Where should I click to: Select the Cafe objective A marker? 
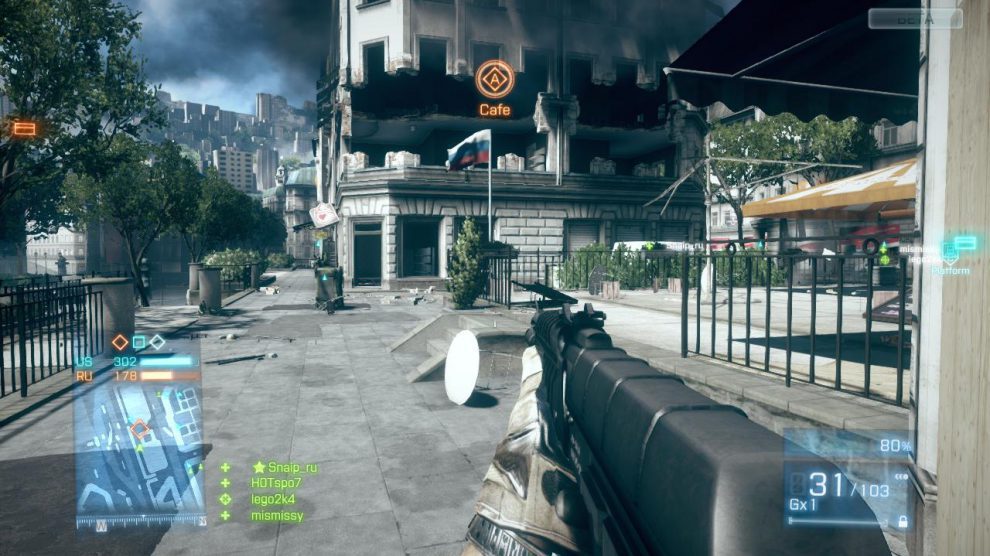(494, 79)
